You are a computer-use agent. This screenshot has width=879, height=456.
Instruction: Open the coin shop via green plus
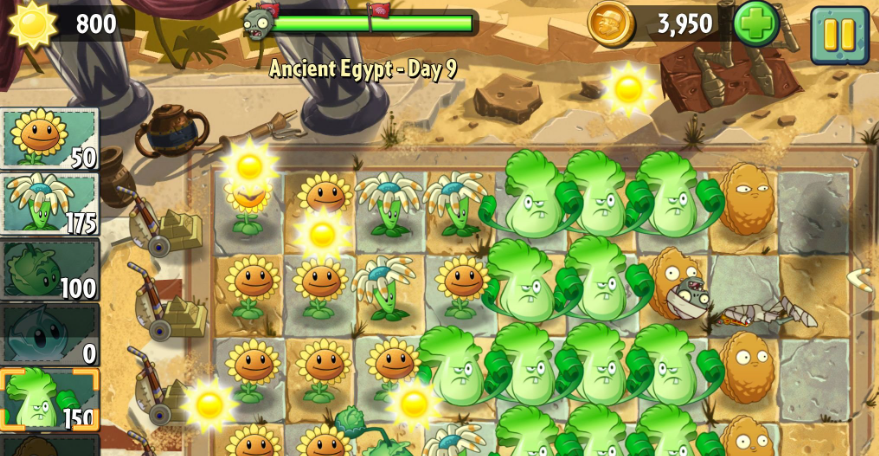pyautogui.click(x=756, y=24)
